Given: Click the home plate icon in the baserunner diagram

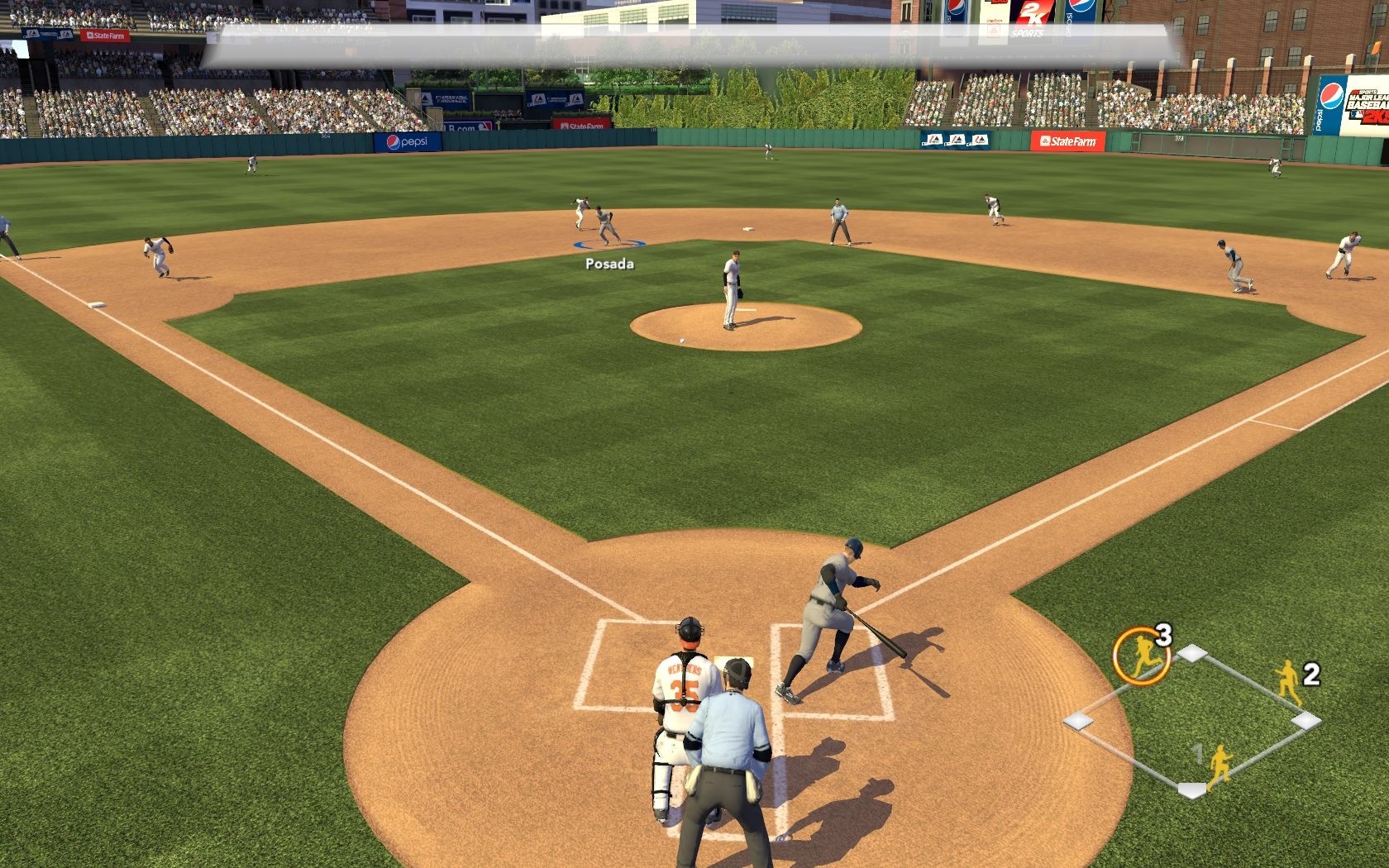Looking at the screenshot, I should (1193, 789).
